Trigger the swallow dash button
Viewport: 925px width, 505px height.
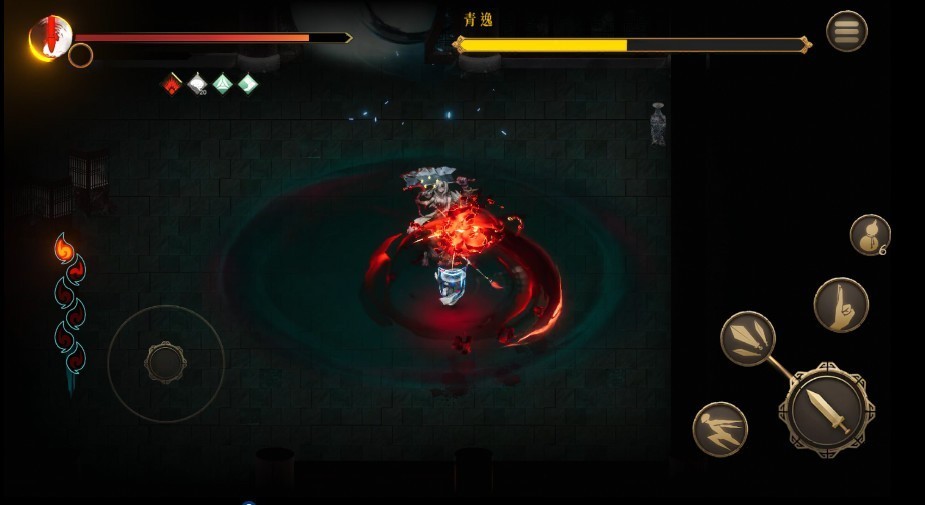point(720,430)
